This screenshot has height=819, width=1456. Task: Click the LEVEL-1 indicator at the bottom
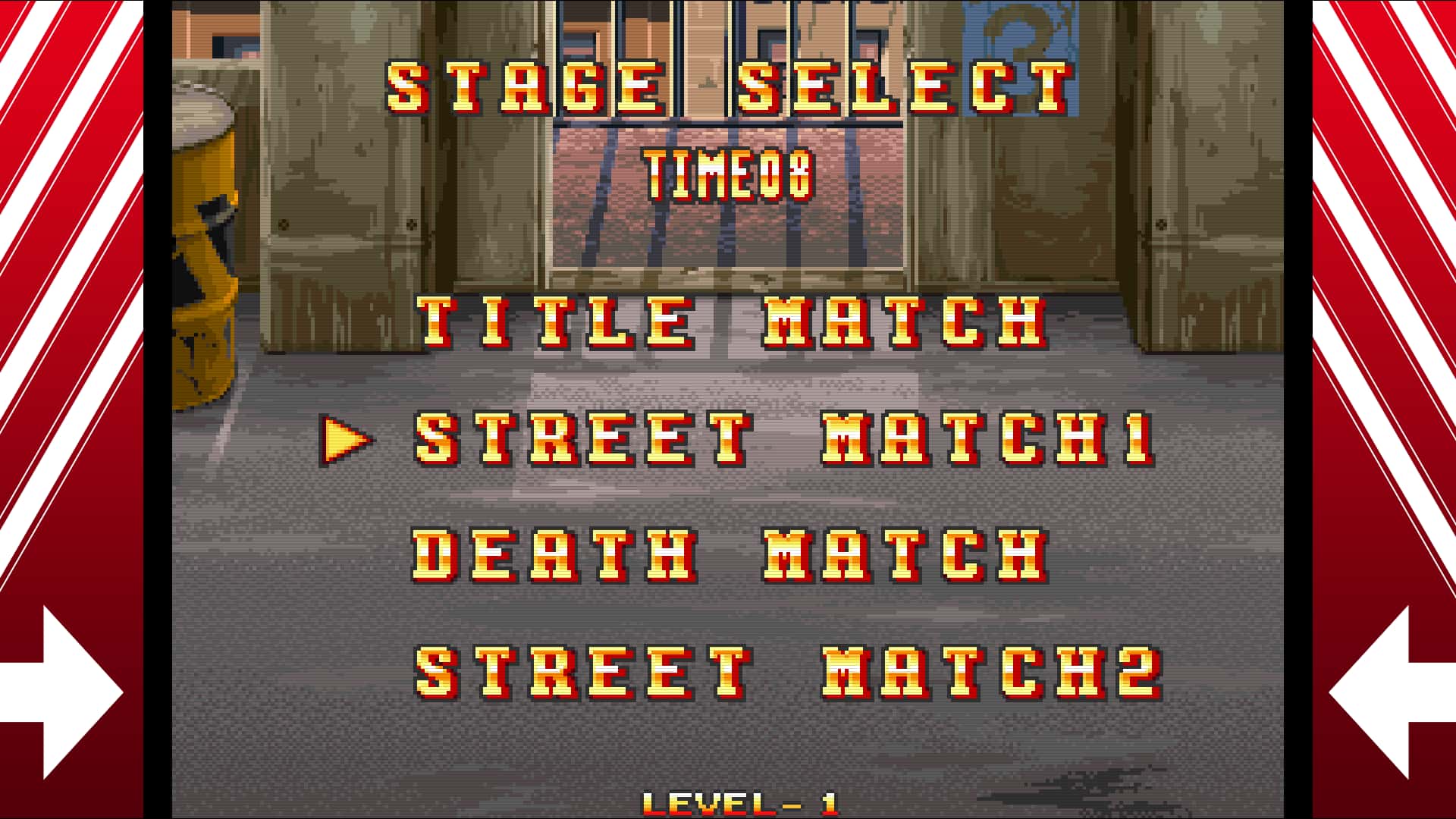[739, 802]
